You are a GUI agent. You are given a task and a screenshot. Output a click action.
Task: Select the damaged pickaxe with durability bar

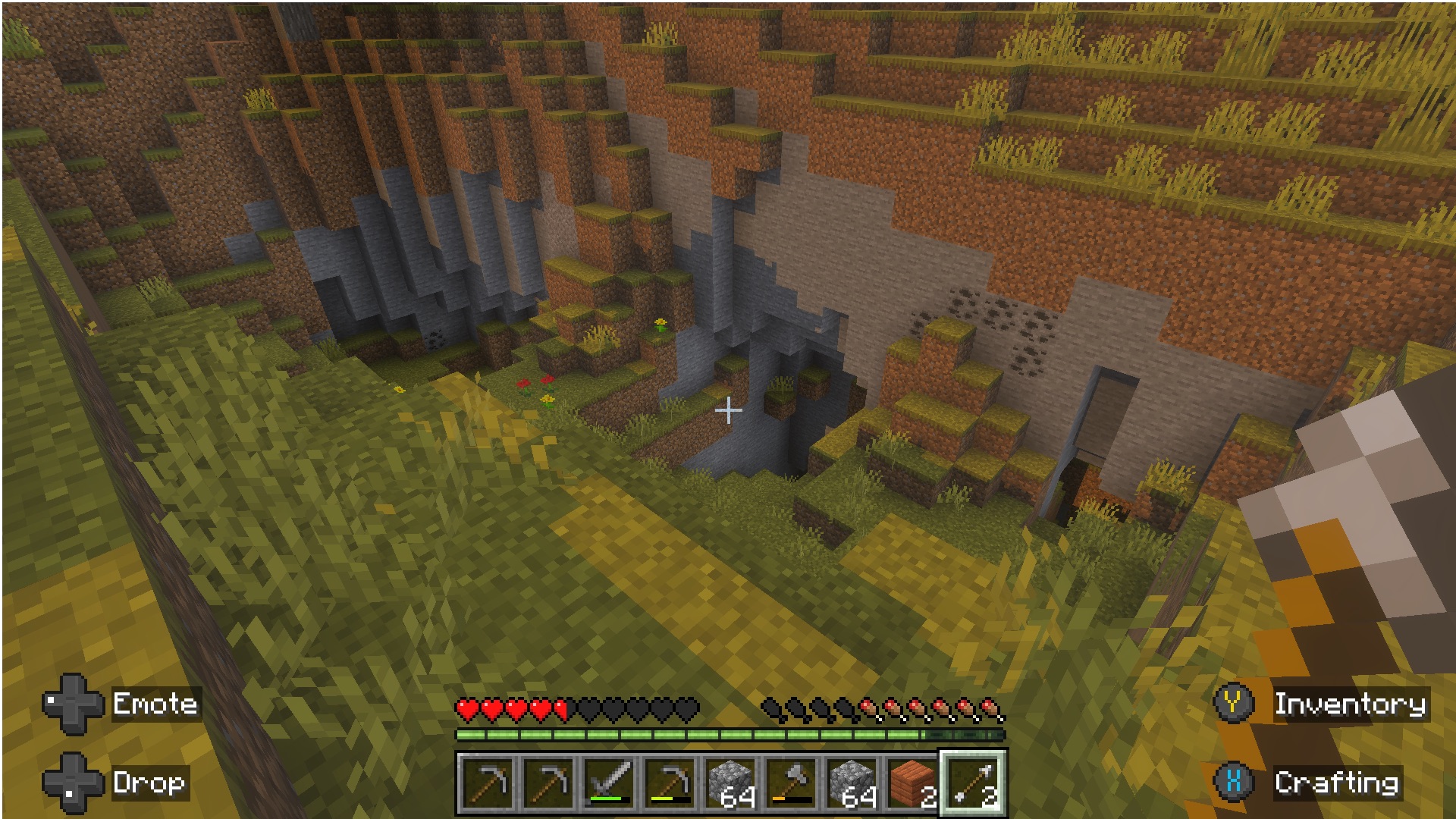point(670,783)
